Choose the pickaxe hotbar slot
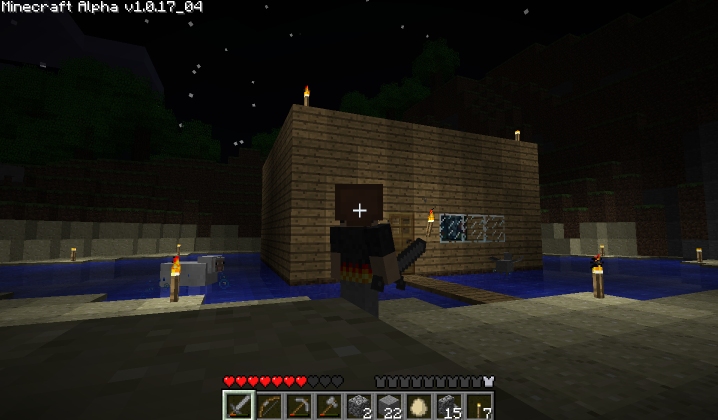Viewport: 718px width, 420px height. pos(299,406)
